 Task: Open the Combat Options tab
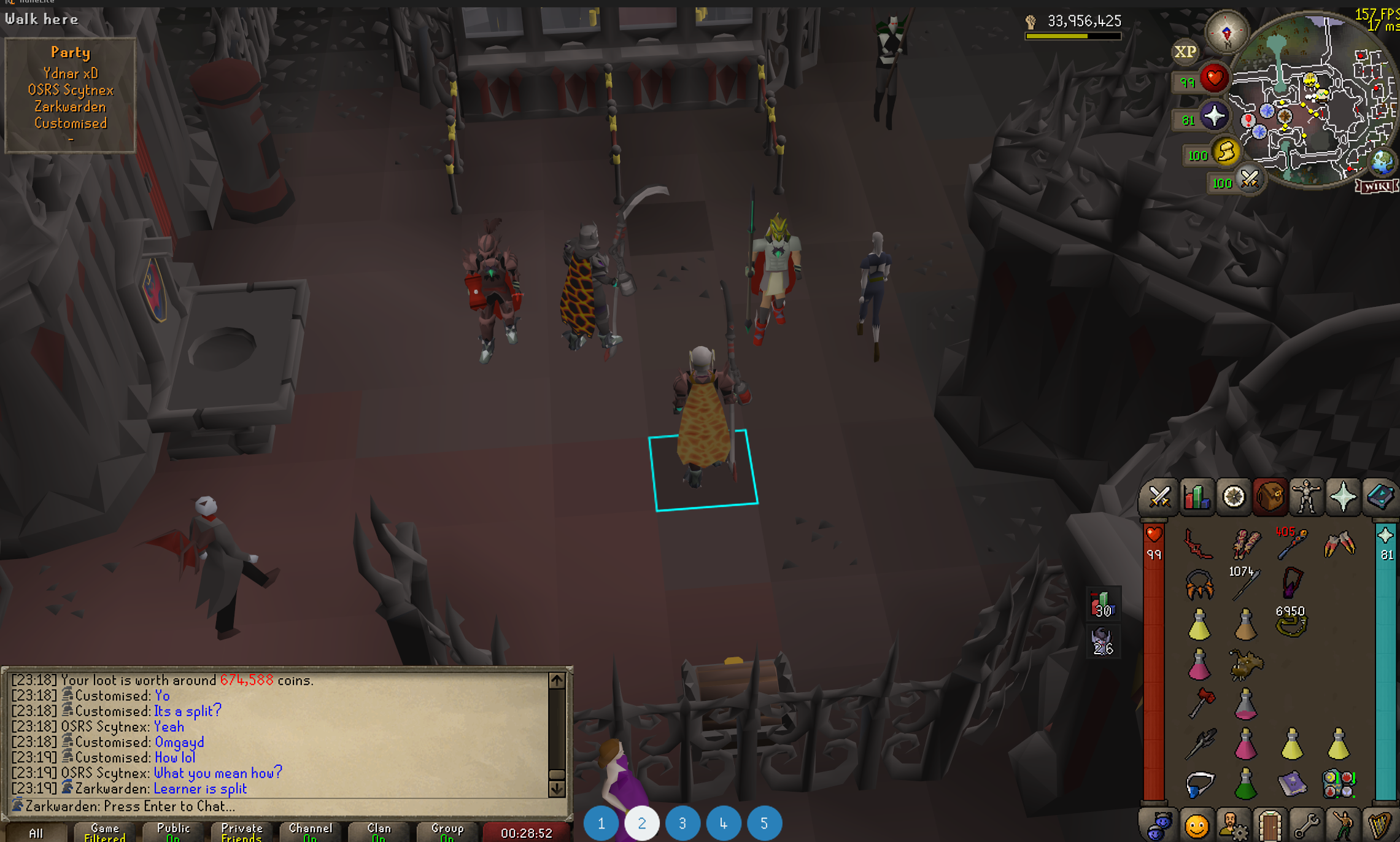(1159, 496)
